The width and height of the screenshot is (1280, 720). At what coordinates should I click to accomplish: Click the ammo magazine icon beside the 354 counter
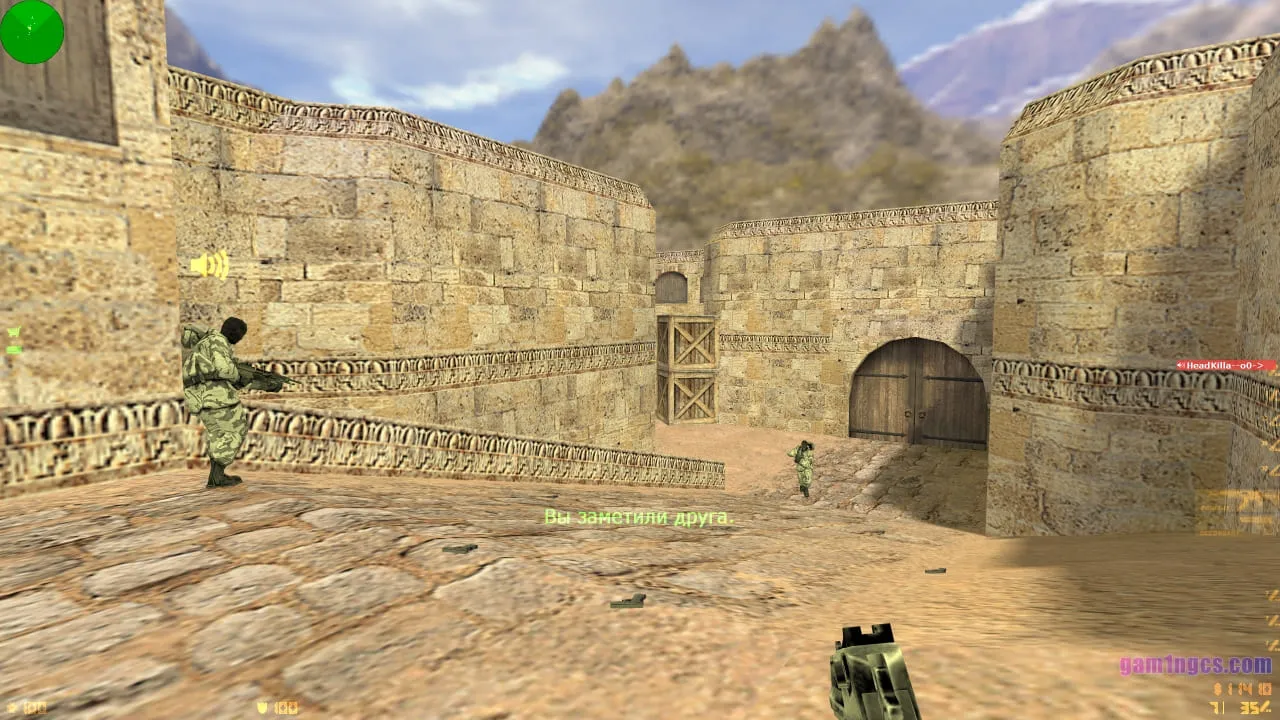point(1268,708)
